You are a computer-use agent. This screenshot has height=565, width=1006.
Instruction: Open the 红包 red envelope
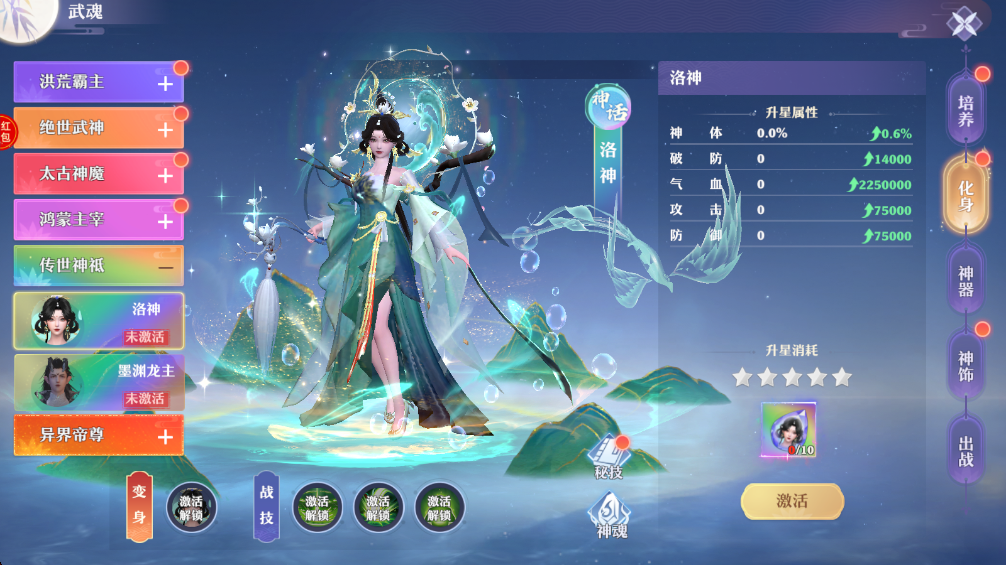pyautogui.click(x=7, y=131)
